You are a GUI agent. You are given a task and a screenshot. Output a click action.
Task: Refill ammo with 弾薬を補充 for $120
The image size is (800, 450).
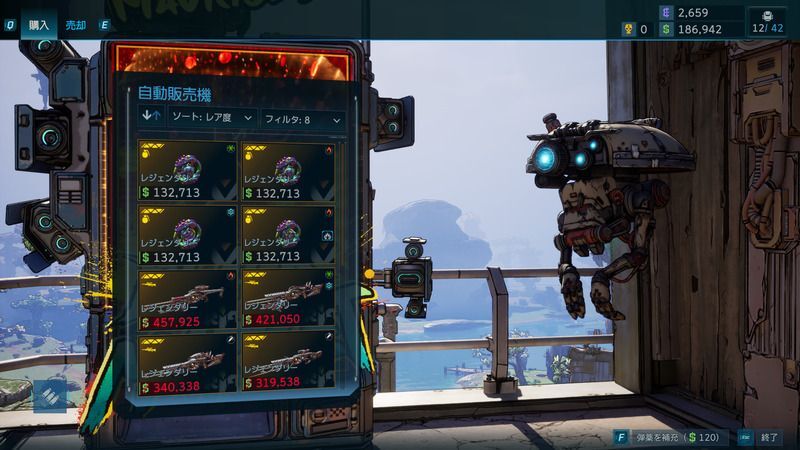pos(664,437)
